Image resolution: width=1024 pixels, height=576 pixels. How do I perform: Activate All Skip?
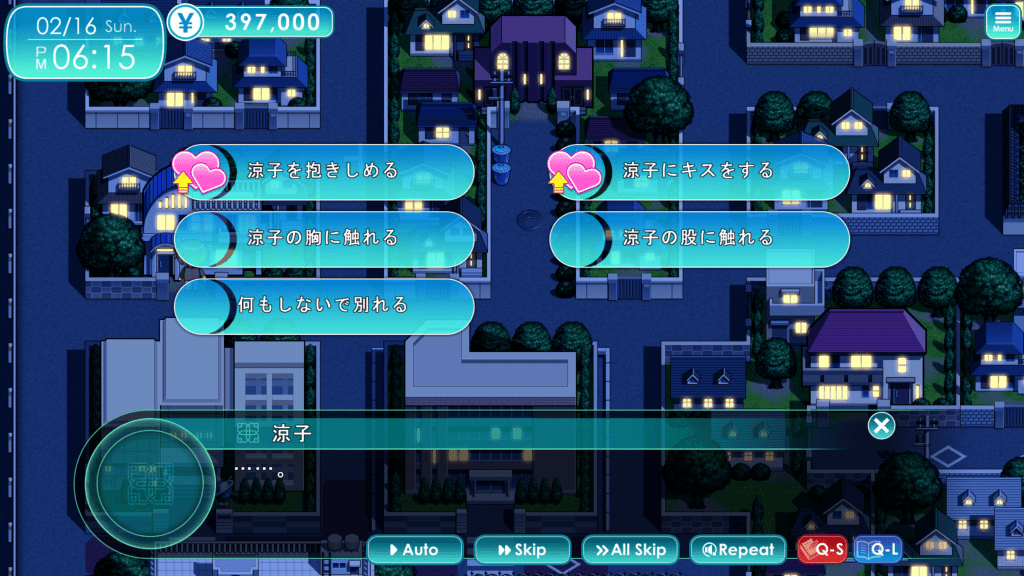click(x=630, y=550)
